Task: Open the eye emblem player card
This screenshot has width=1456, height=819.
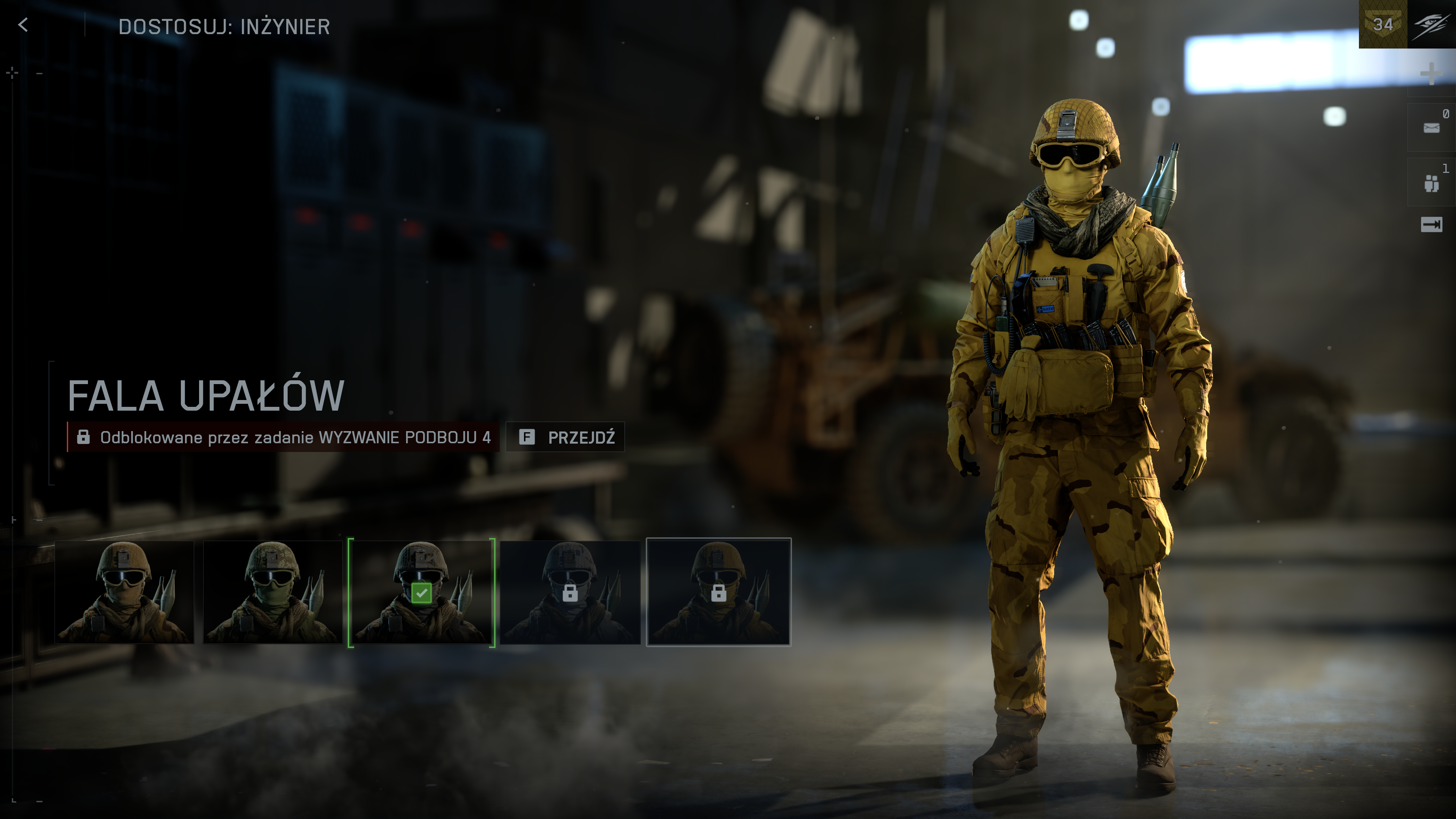Action: click(1432, 24)
